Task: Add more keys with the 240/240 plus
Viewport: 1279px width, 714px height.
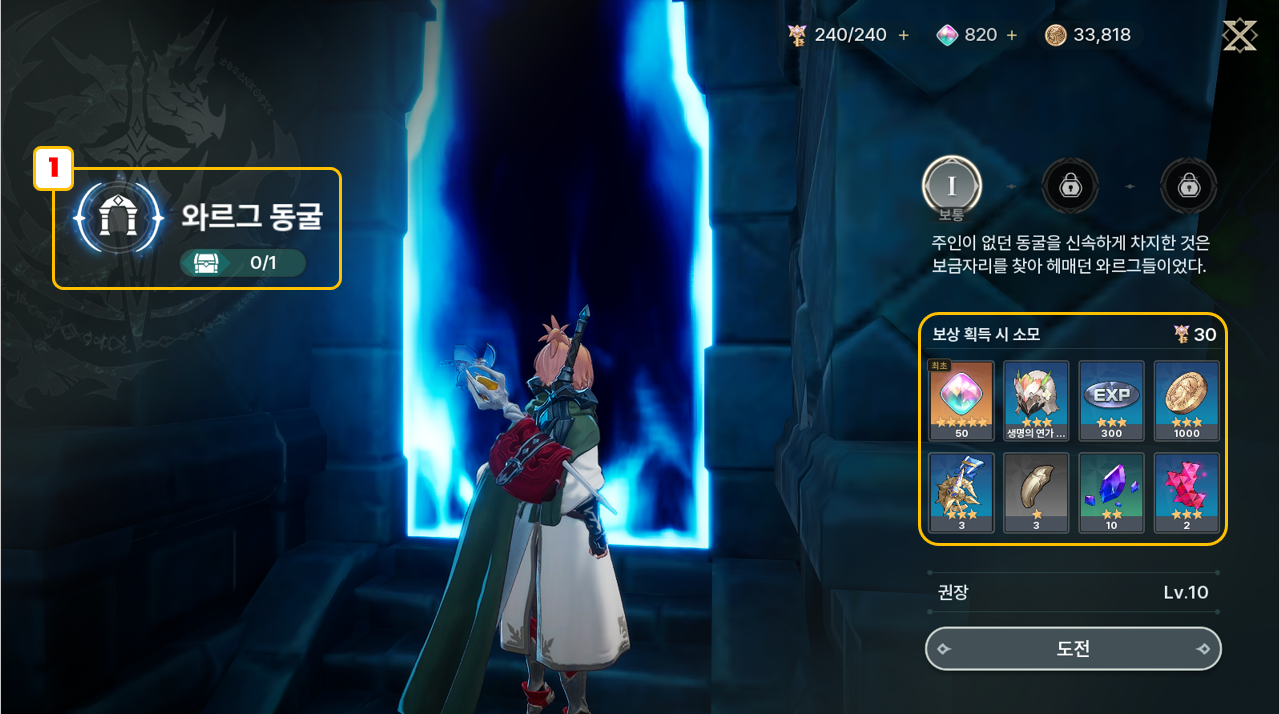Action: click(904, 35)
